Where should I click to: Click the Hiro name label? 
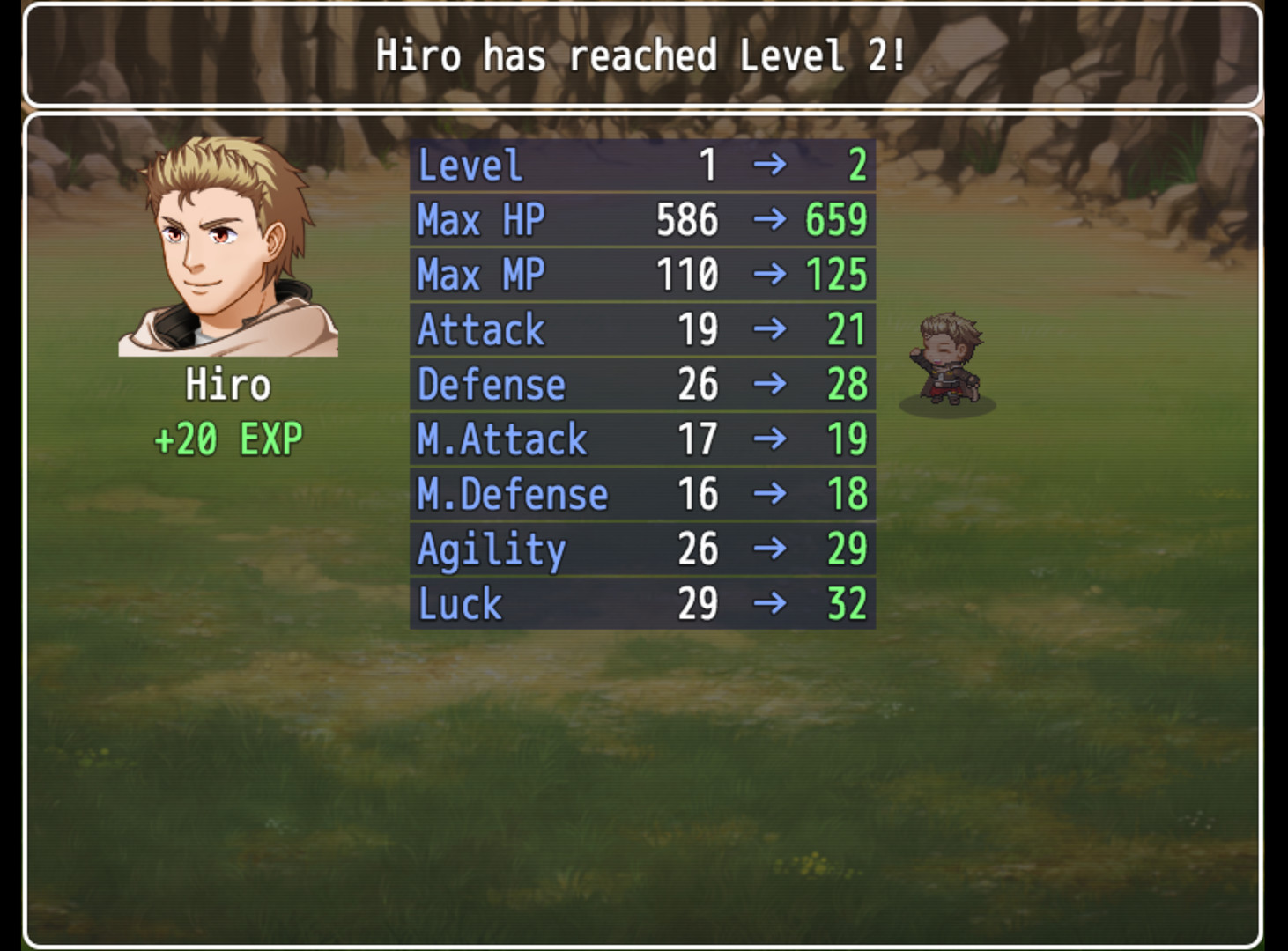coord(228,385)
